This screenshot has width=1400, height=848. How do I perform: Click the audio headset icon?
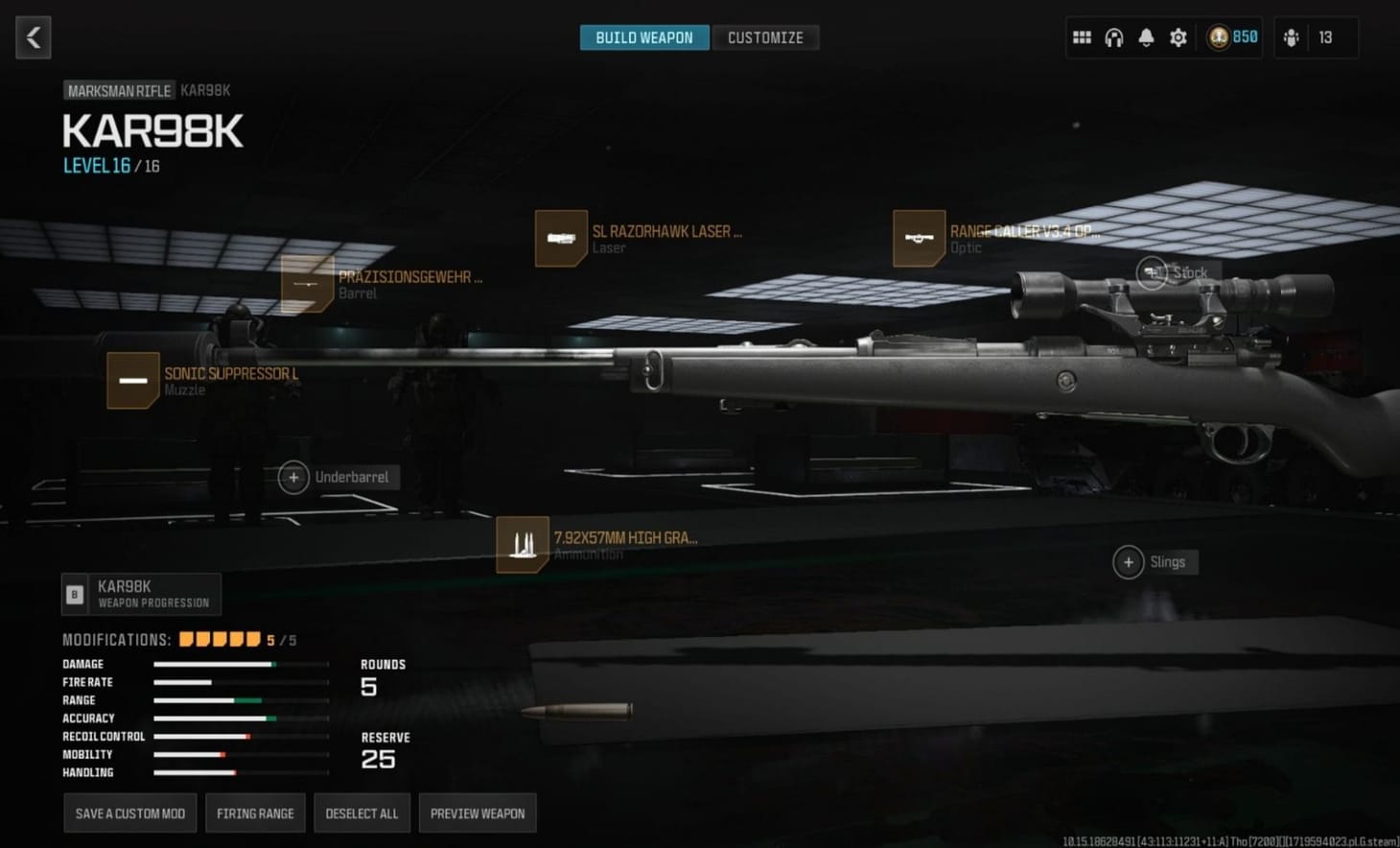coord(1113,36)
